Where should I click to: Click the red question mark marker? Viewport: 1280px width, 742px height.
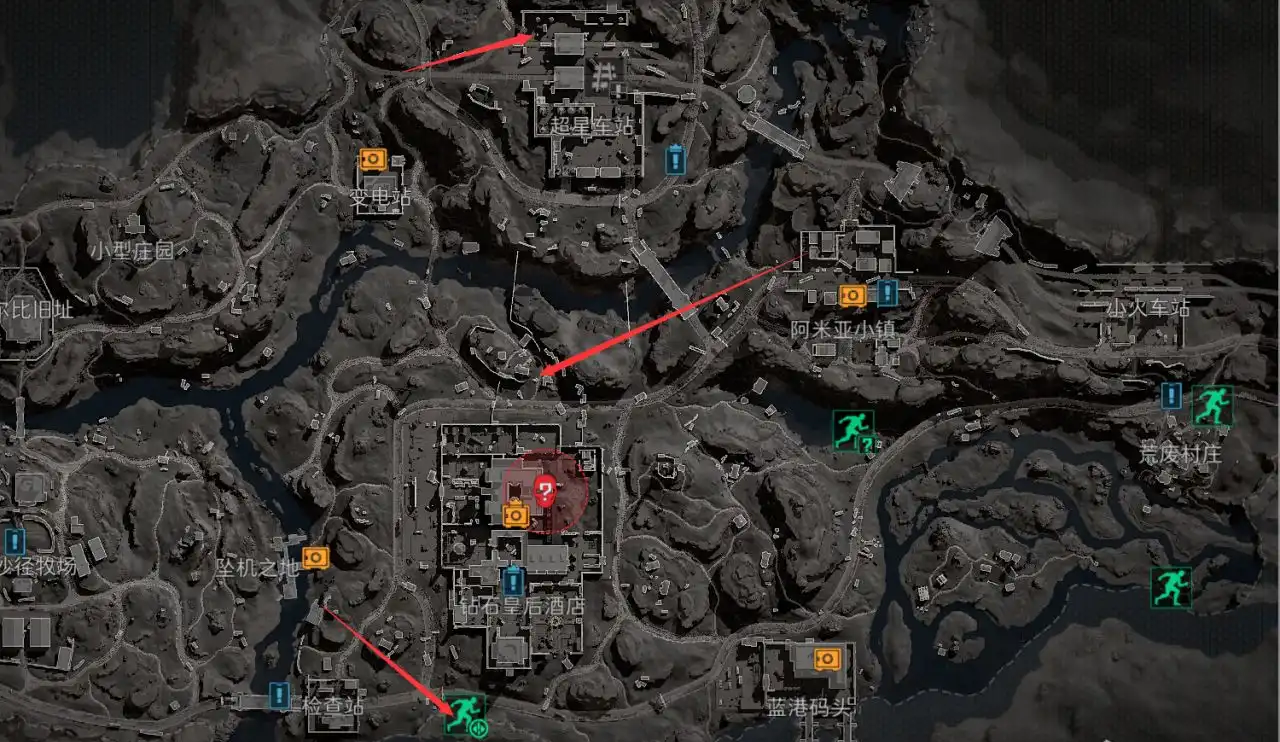click(x=545, y=490)
